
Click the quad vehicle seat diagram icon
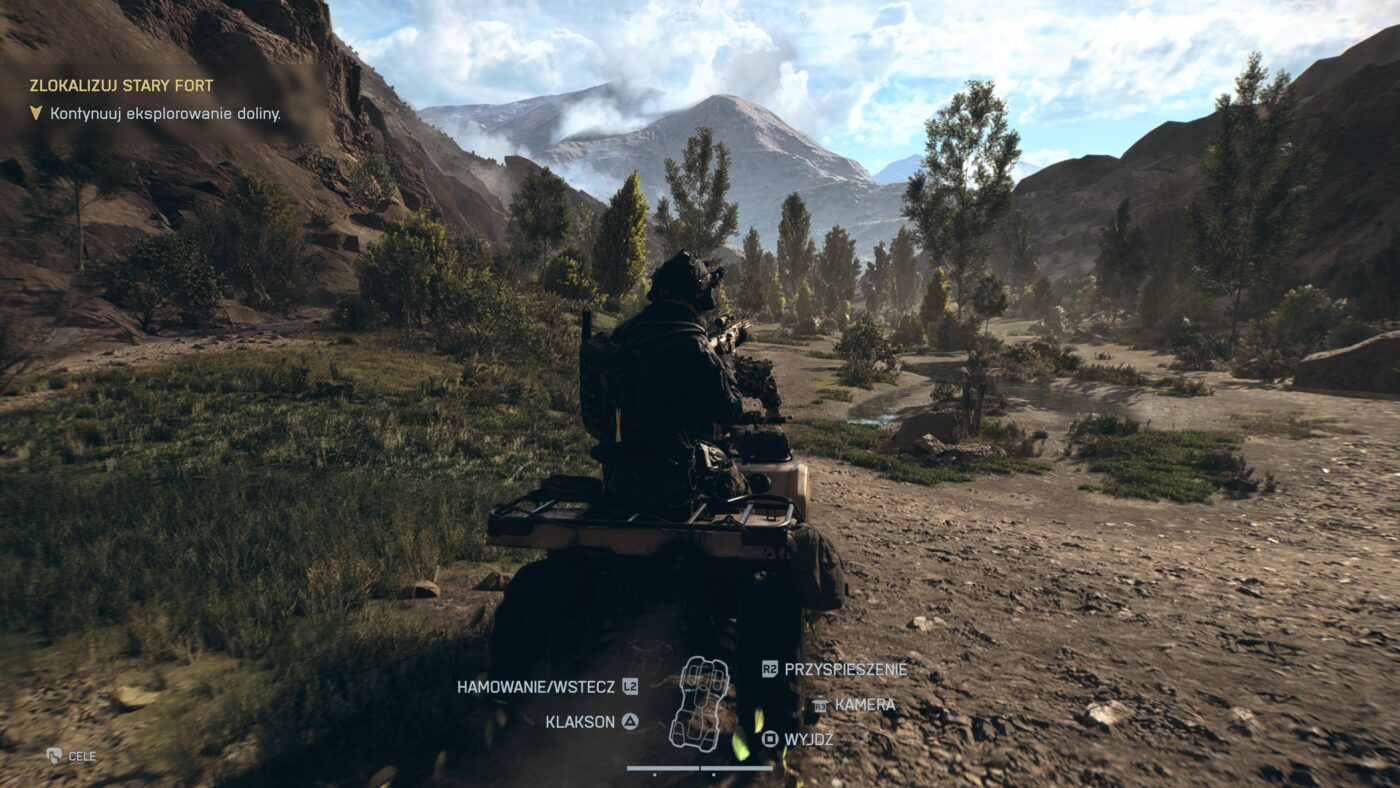click(x=699, y=703)
